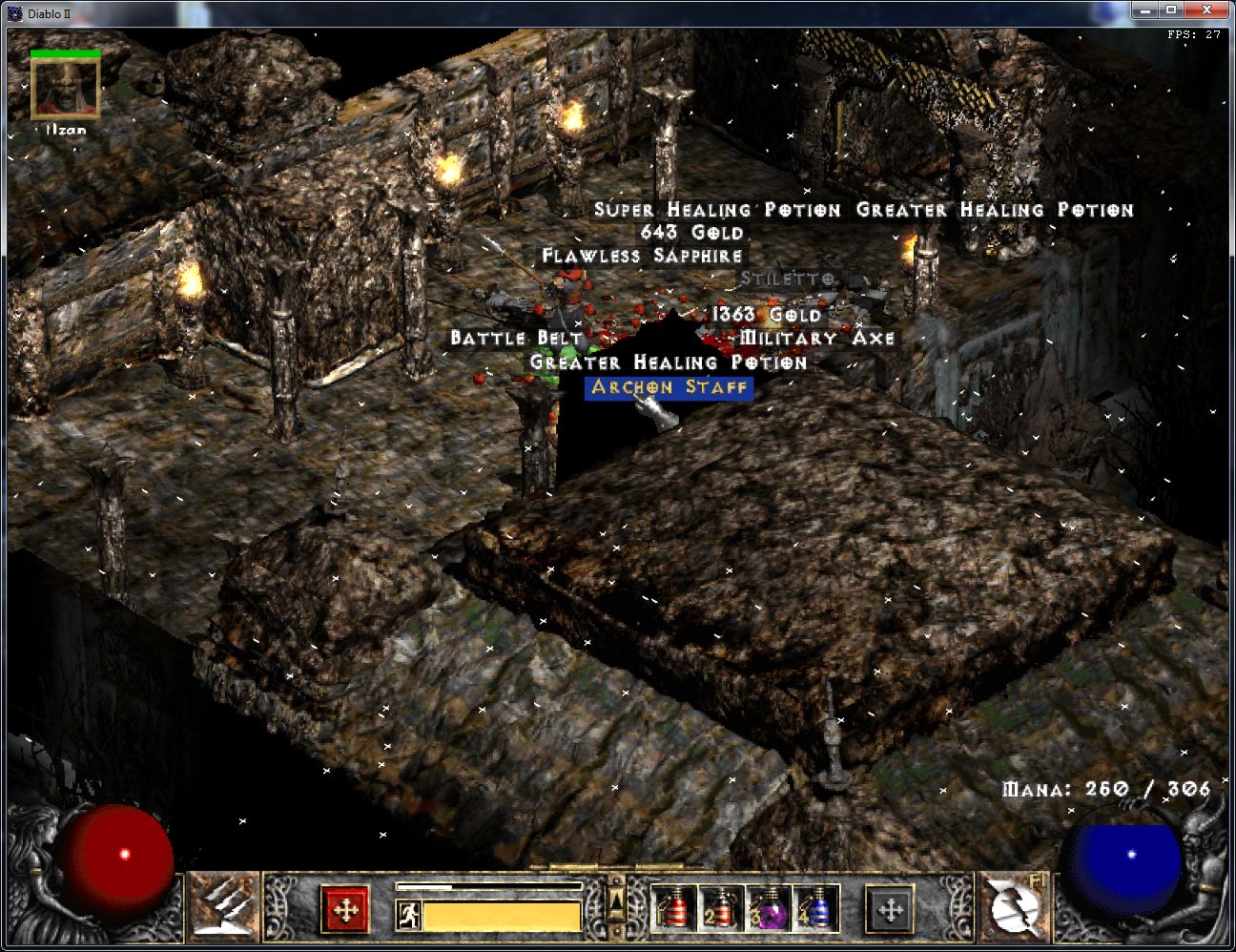Viewport: 1236px width, 952px height.
Task: Pick up the Battle Belt
Action: click(516, 337)
